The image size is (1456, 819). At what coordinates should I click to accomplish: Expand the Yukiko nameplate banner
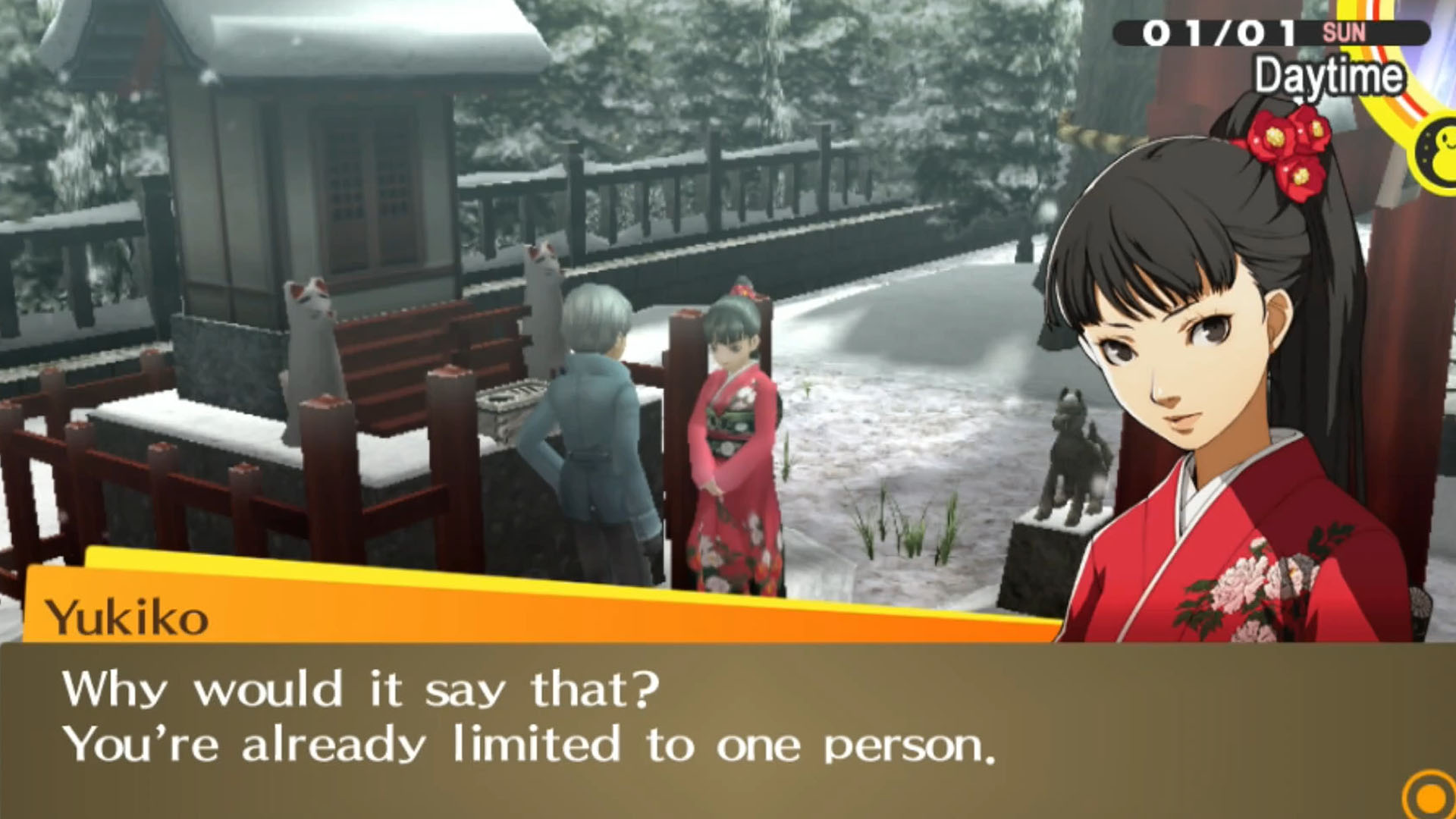(x=303, y=614)
